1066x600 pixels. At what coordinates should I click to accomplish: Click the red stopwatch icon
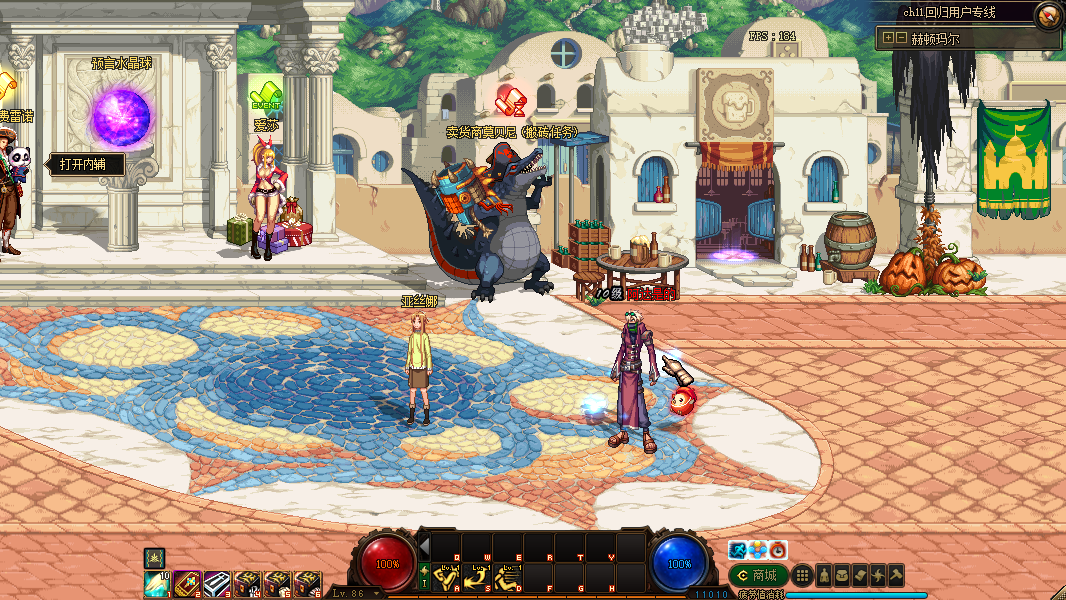778,550
